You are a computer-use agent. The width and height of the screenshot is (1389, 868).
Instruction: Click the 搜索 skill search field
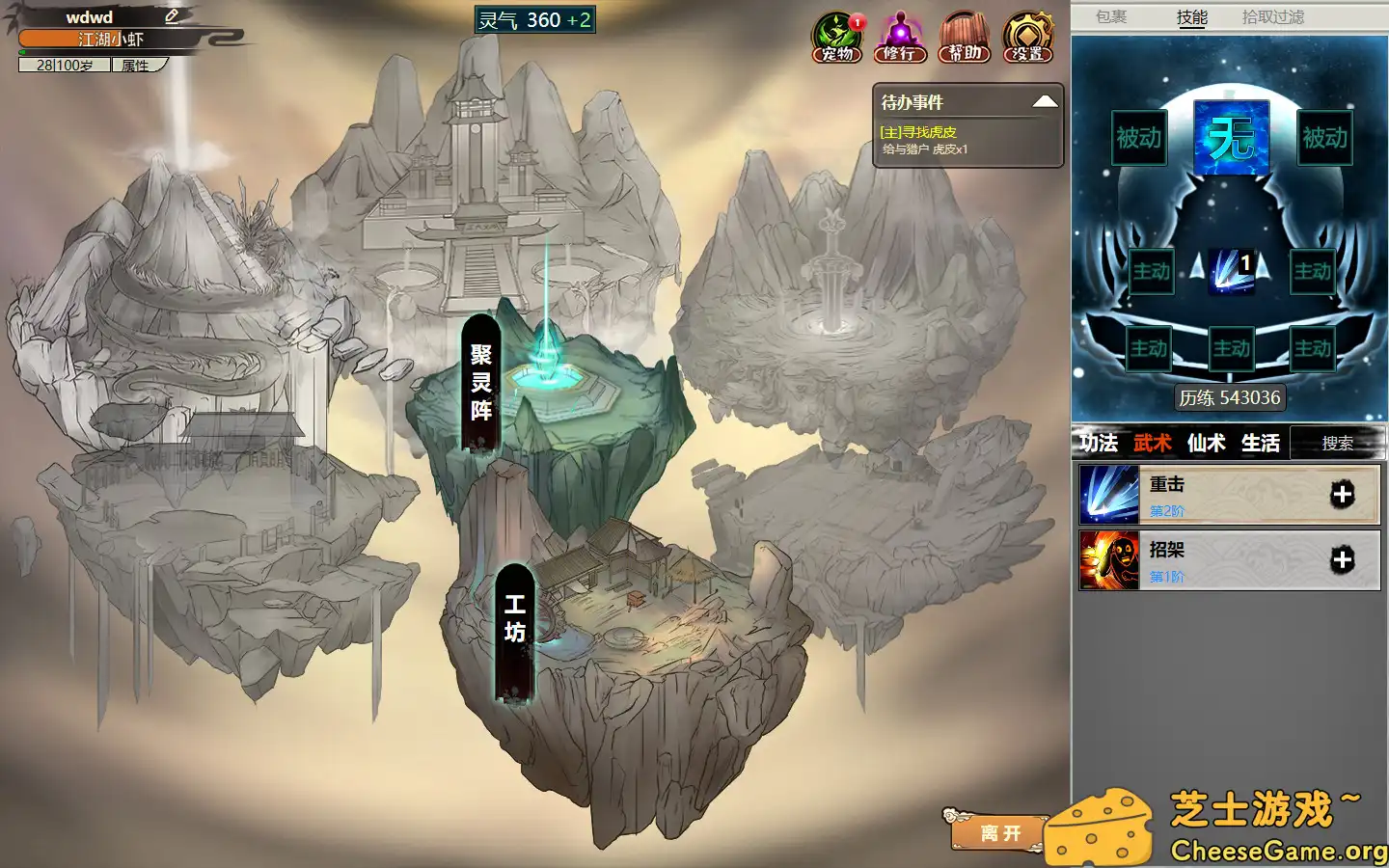(1337, 443)
